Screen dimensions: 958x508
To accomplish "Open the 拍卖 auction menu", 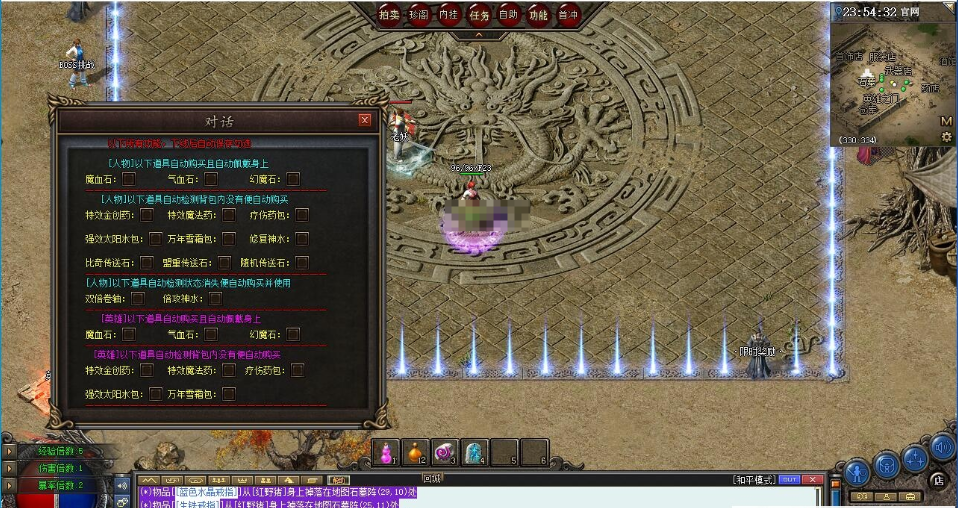I will pos(389,15).
